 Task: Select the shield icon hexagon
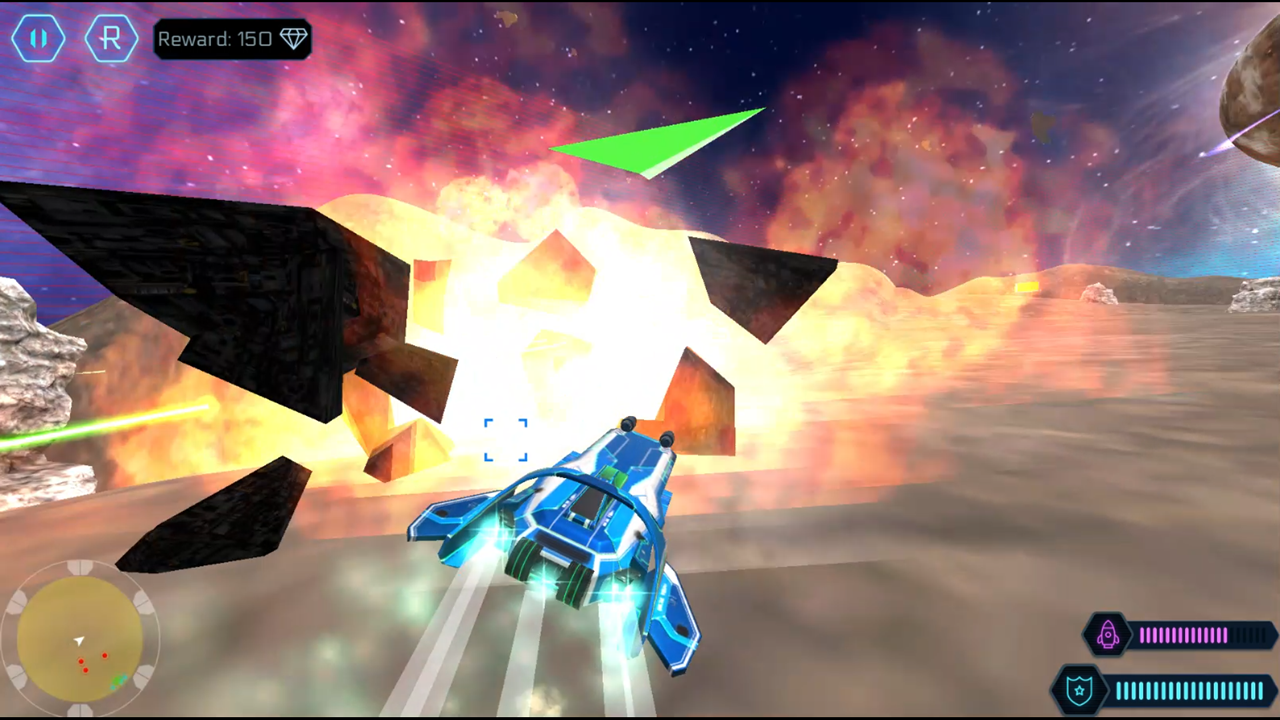point(1079,690)
